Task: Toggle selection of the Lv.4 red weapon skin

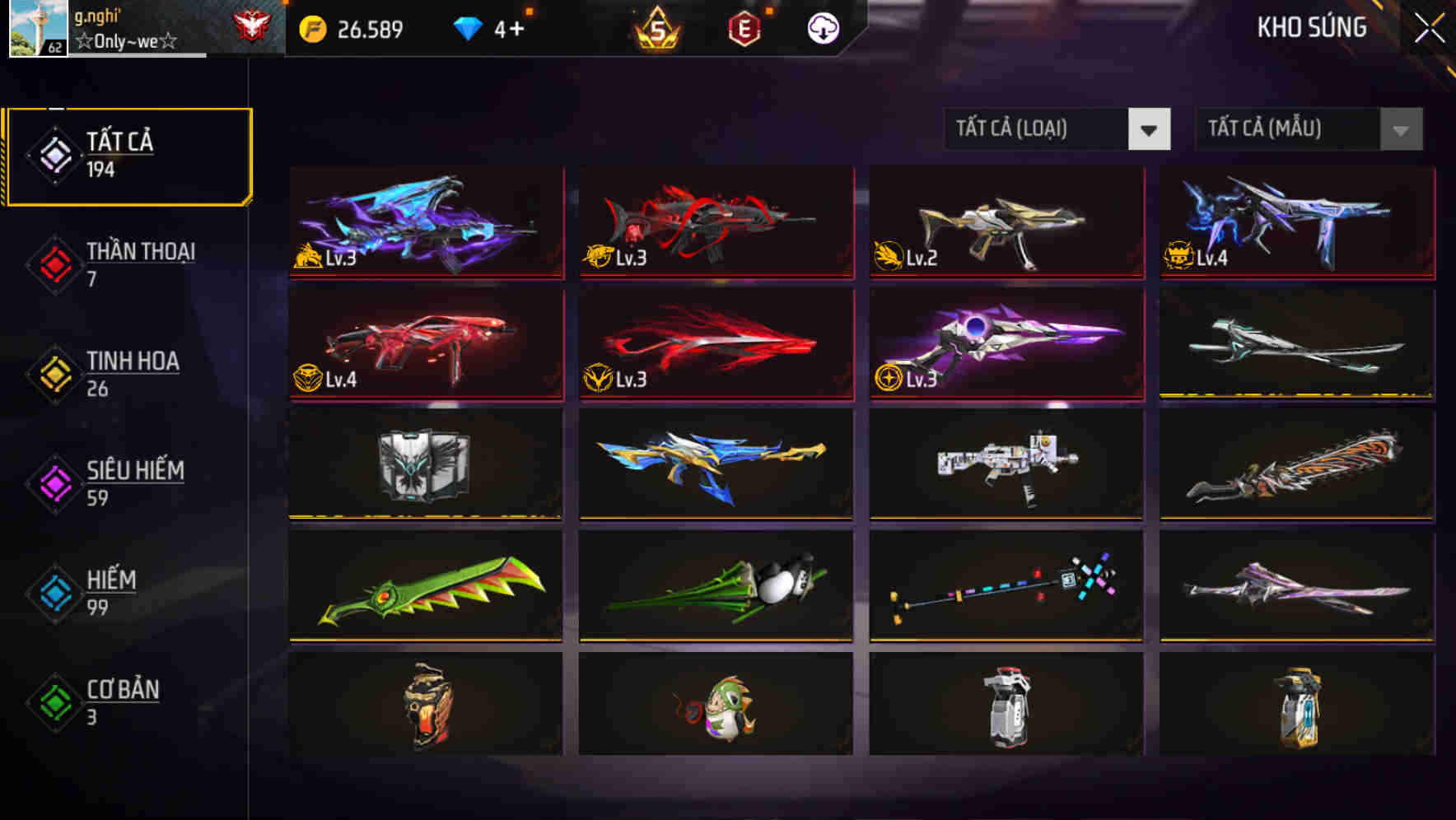Action: (425, 344)
